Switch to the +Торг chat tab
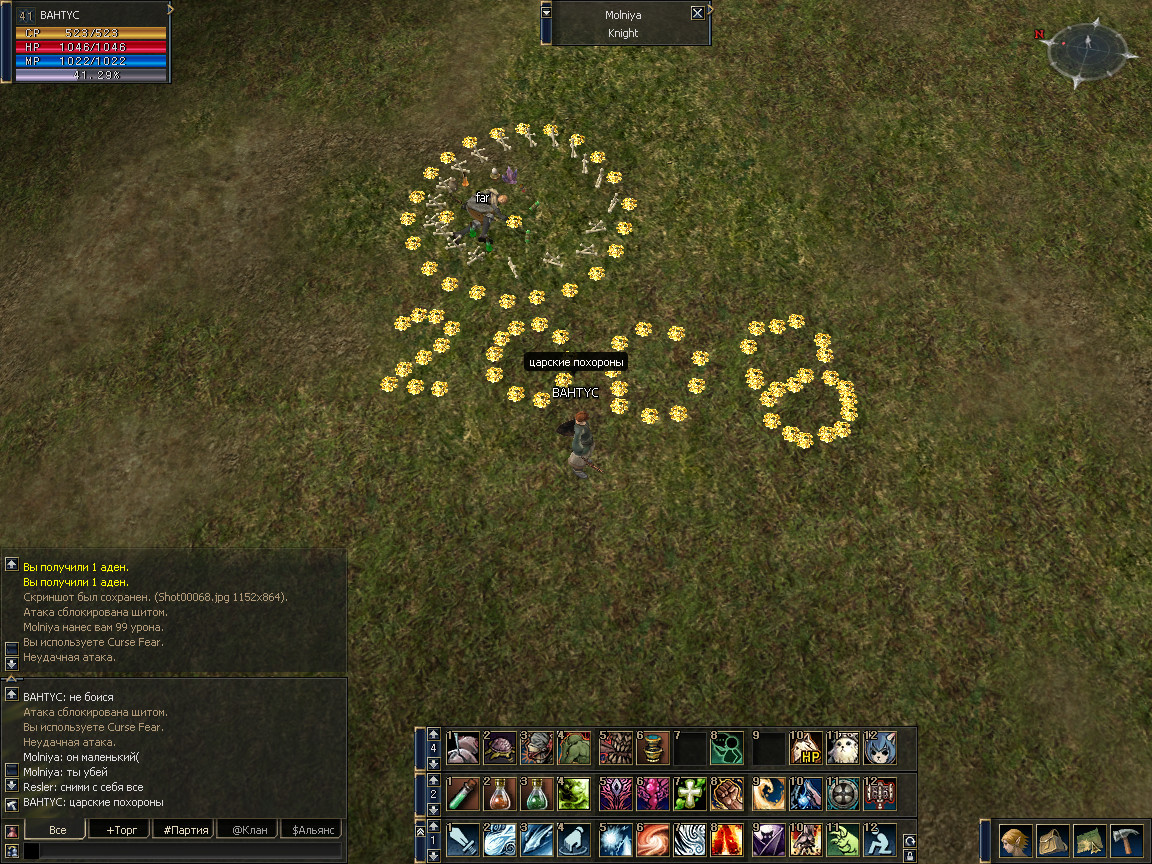Screen dimensions: 1152x864 tap(121, 830)
